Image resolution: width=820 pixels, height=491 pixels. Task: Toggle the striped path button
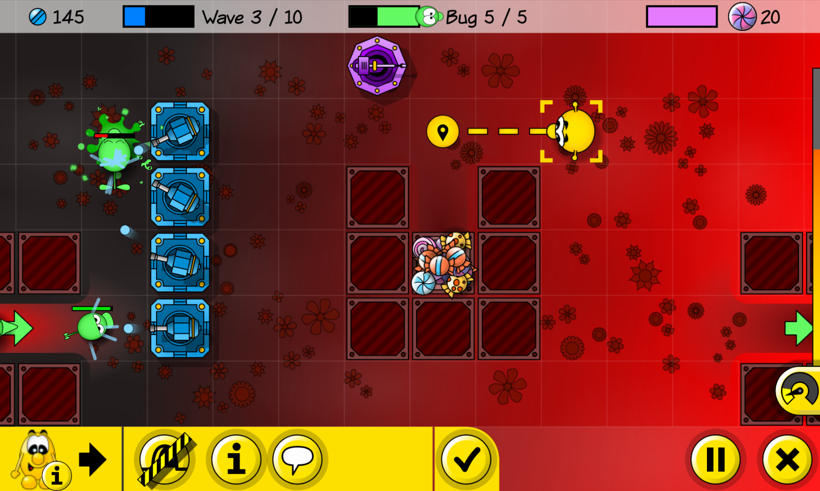[166, 459]
